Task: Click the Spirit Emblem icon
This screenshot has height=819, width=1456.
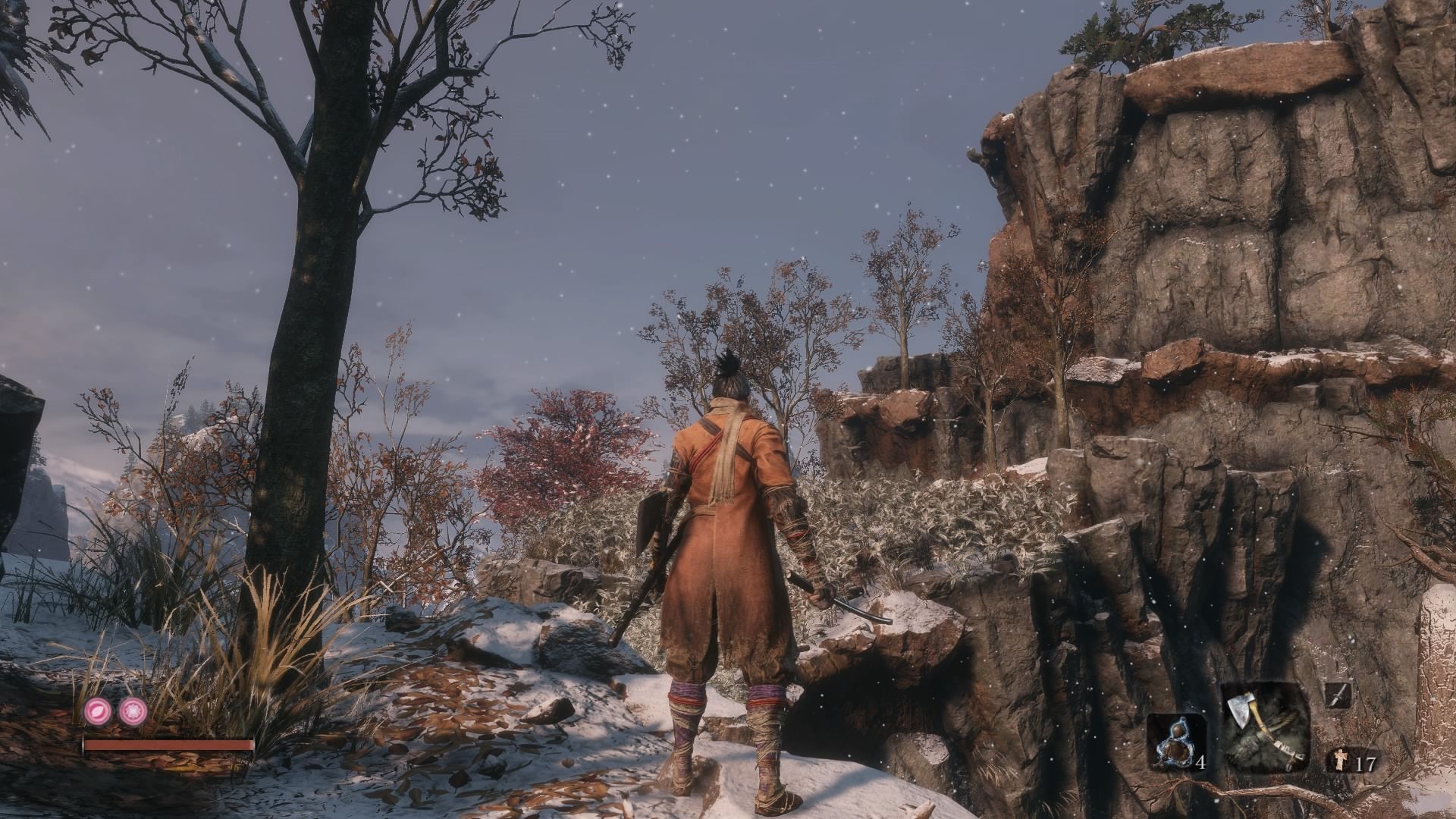Action: (x=1340, y=761)
